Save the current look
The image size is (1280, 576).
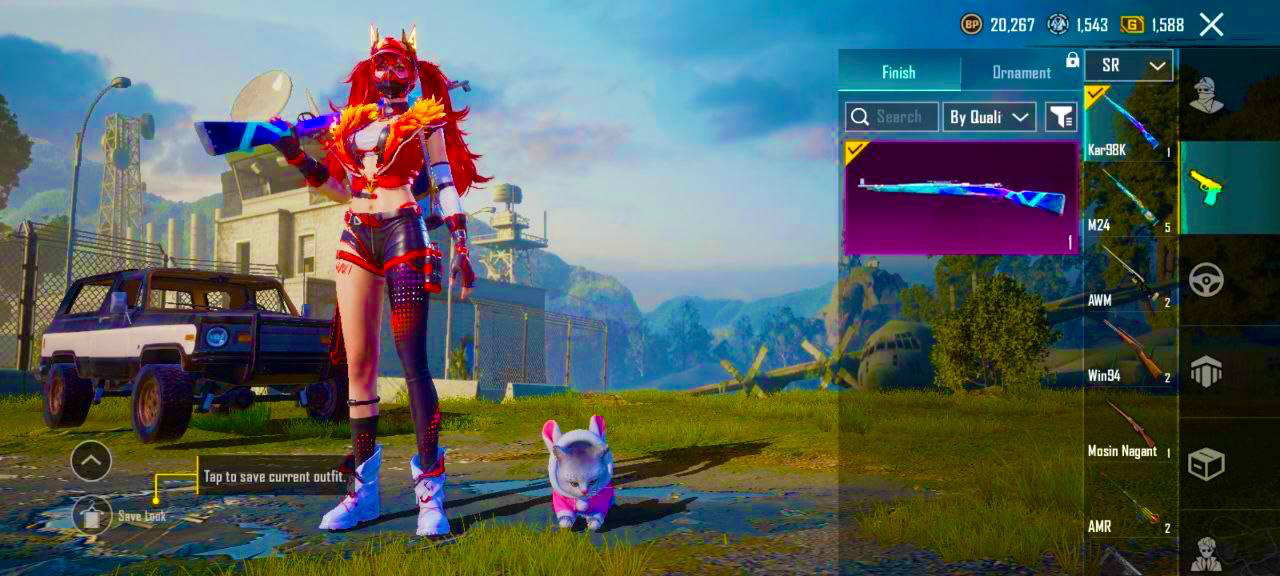[x=92, y=515]
